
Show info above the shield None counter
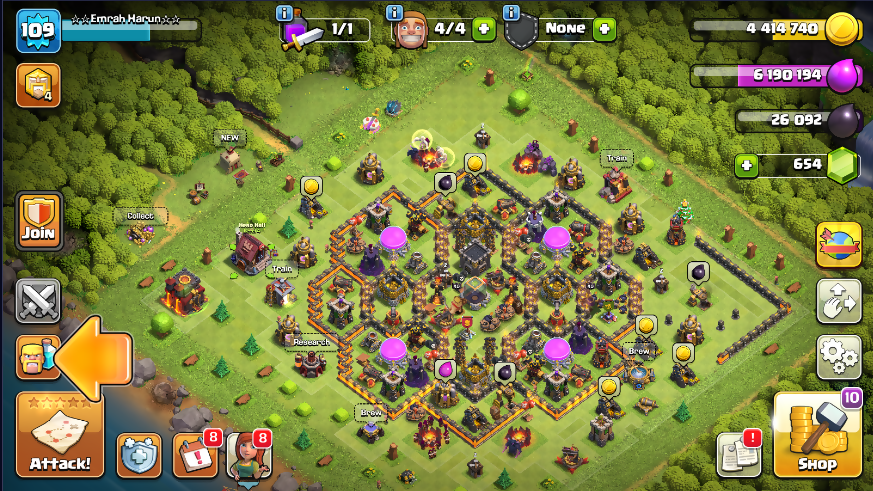click(x=512, y=13)
